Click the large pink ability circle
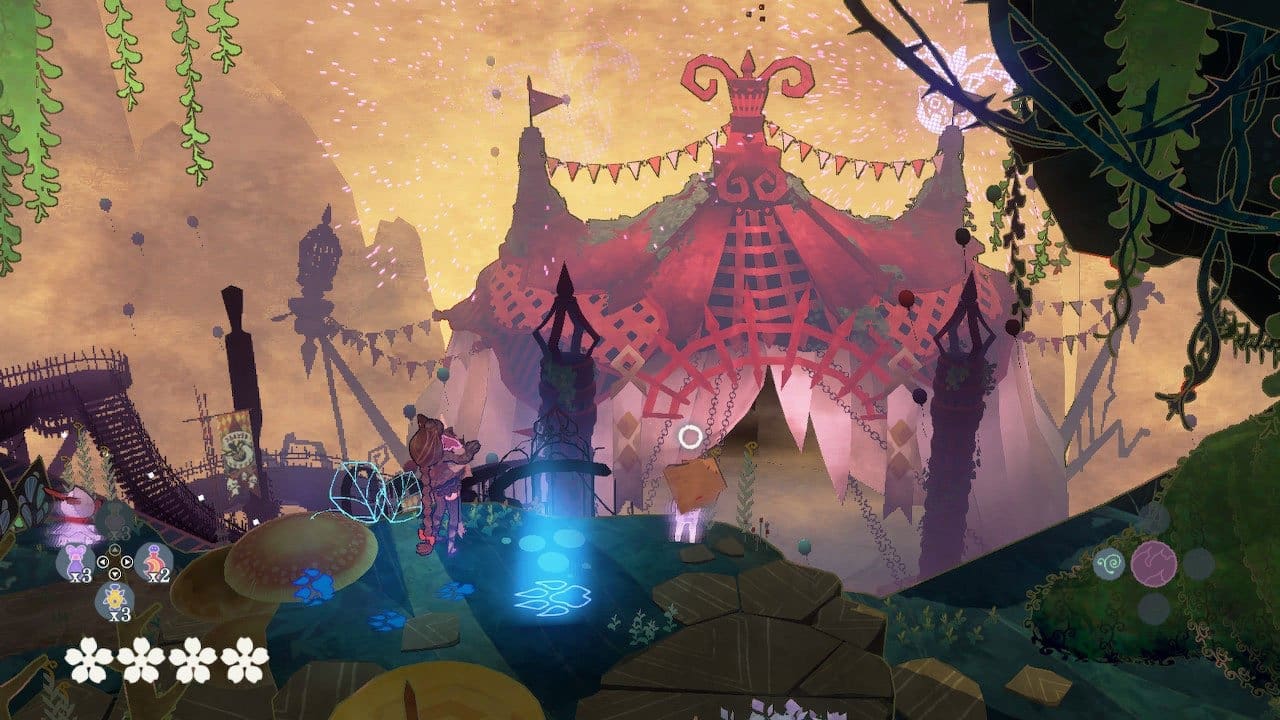Screen dimensions: 1280x720 [1153, 562]
